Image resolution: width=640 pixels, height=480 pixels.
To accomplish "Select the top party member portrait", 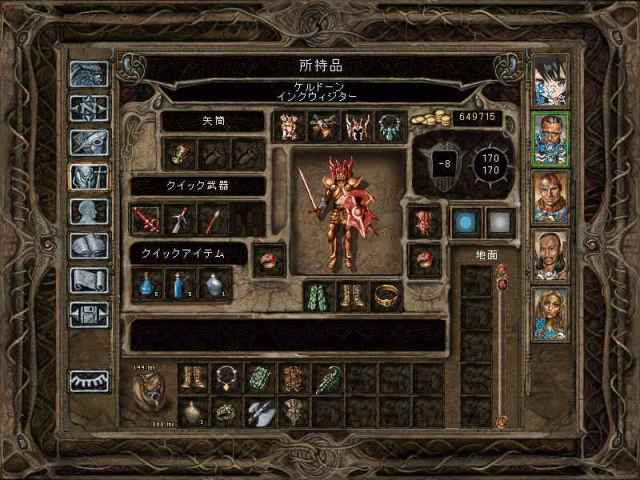I will pos(551,80).
